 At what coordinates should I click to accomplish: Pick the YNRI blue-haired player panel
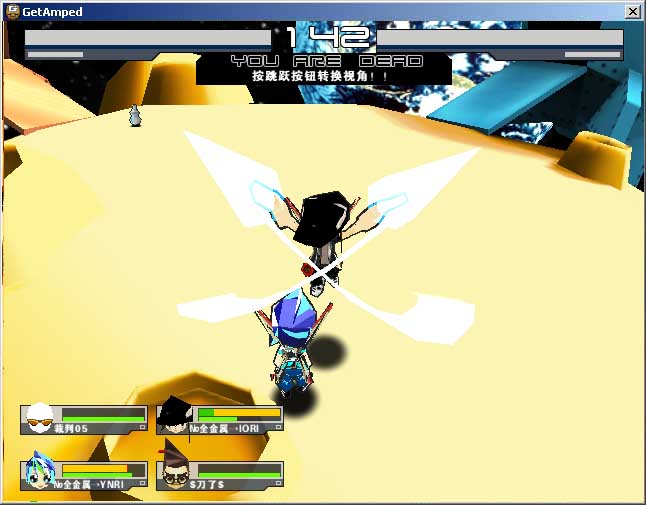coord(84,474)
